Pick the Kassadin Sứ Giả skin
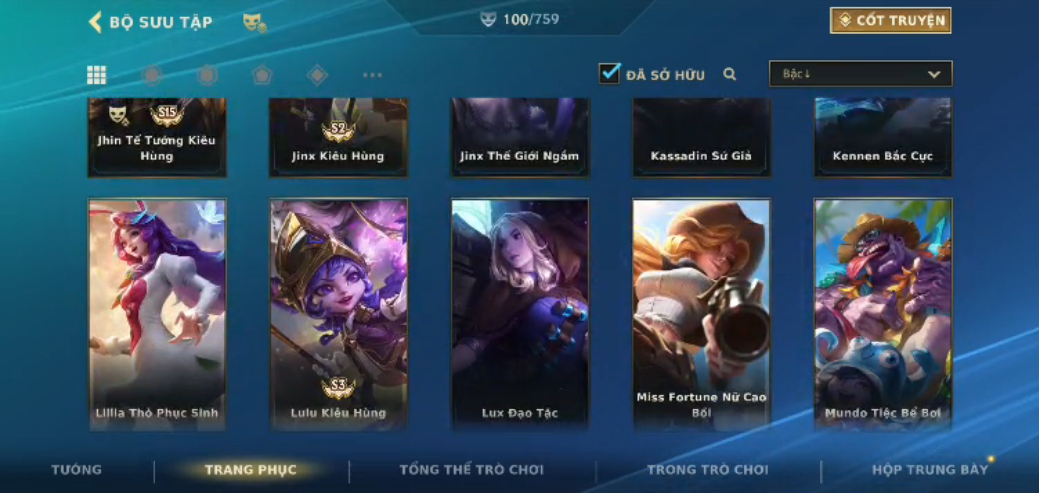Screen dimensions: 1039x493 [701, 138]
